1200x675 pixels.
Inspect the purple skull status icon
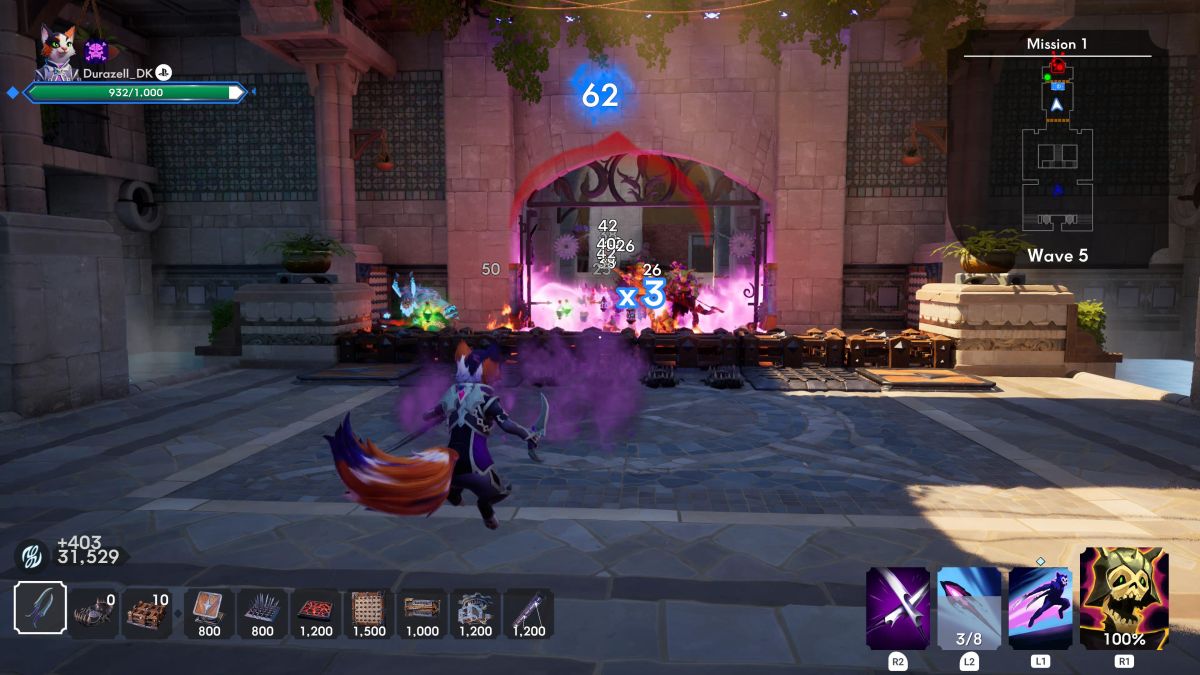[x=97, y=51]
